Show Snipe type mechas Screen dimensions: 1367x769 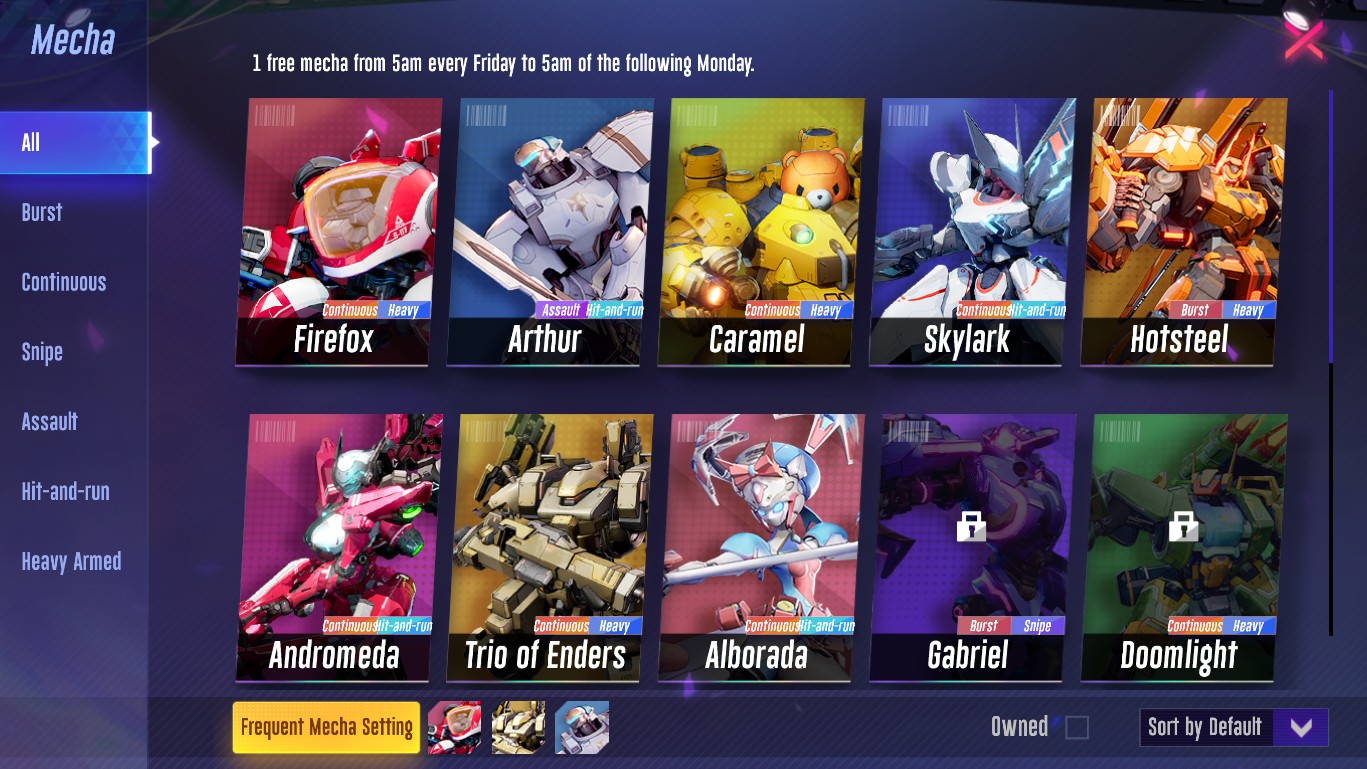click(x=42, y=352)
